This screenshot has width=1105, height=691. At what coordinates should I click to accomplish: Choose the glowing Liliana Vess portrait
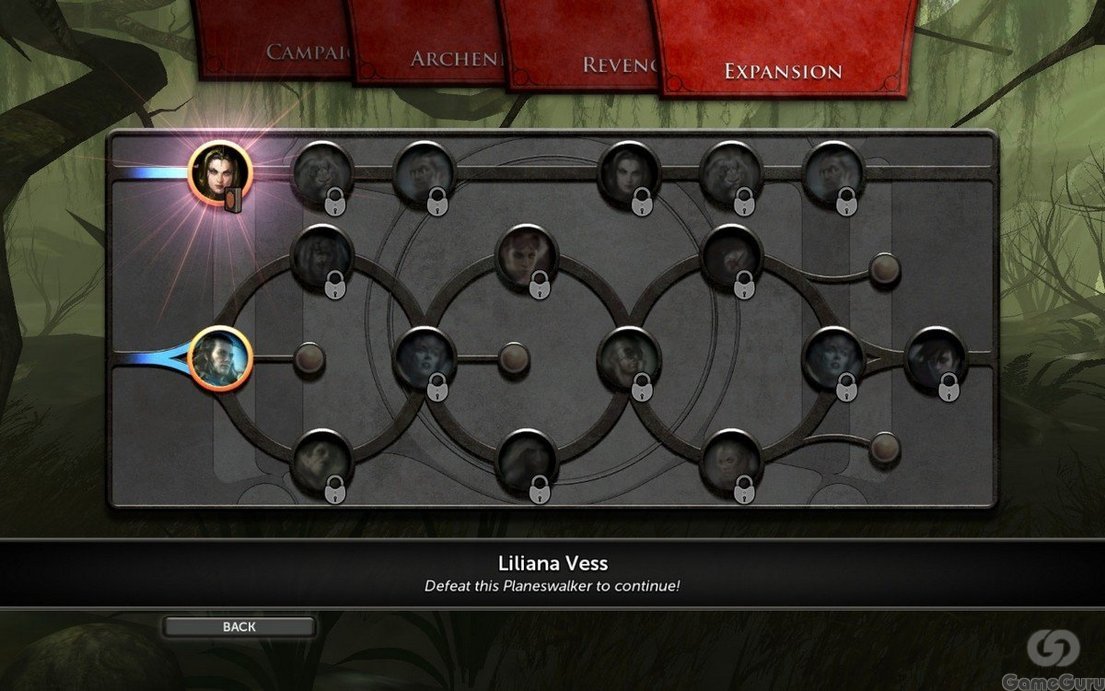tap(219, 173)
